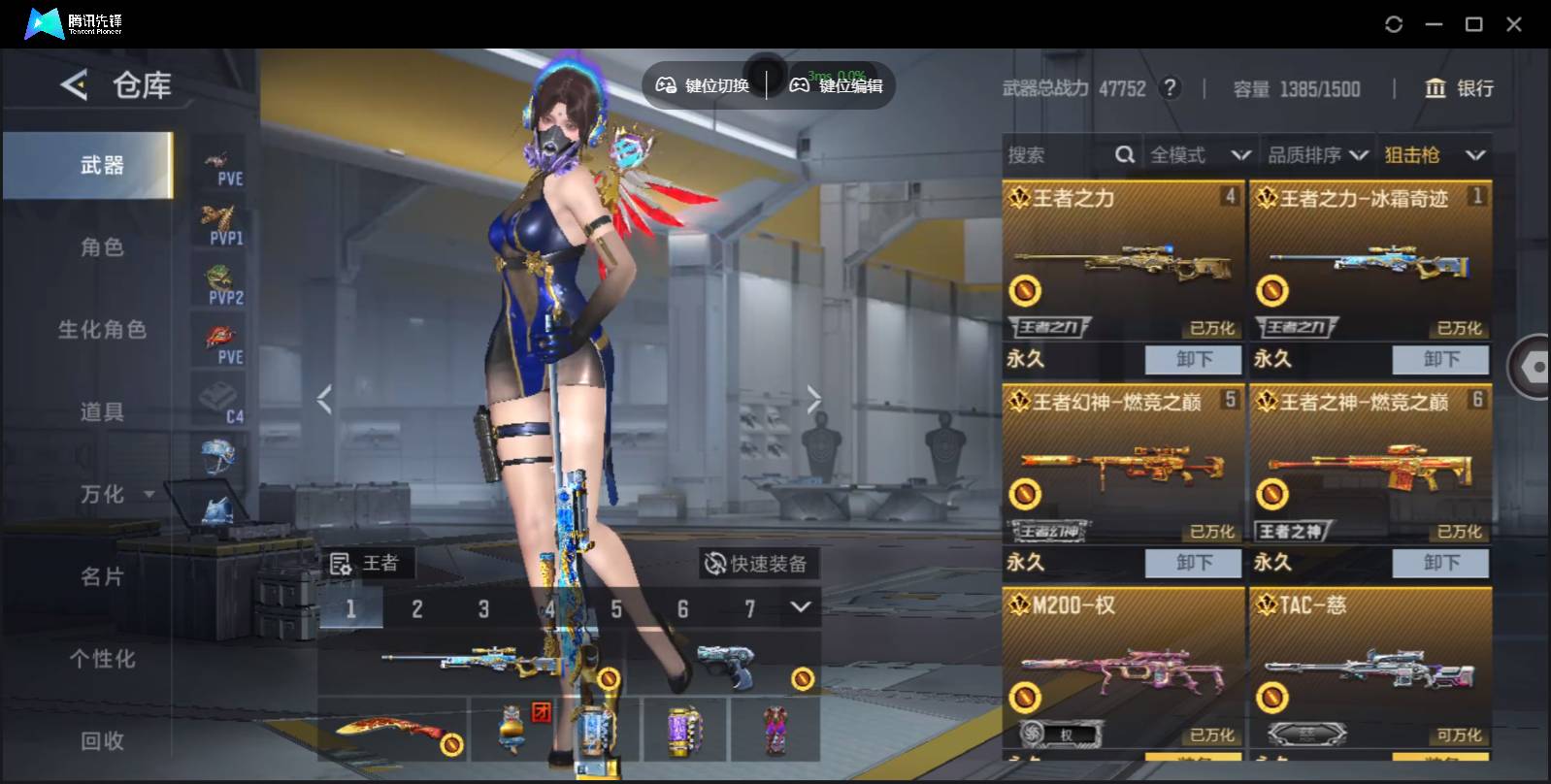Expand the 万化 category
Screen dimensions: 1551x784
pyautogui.click(x=115, y=495)
